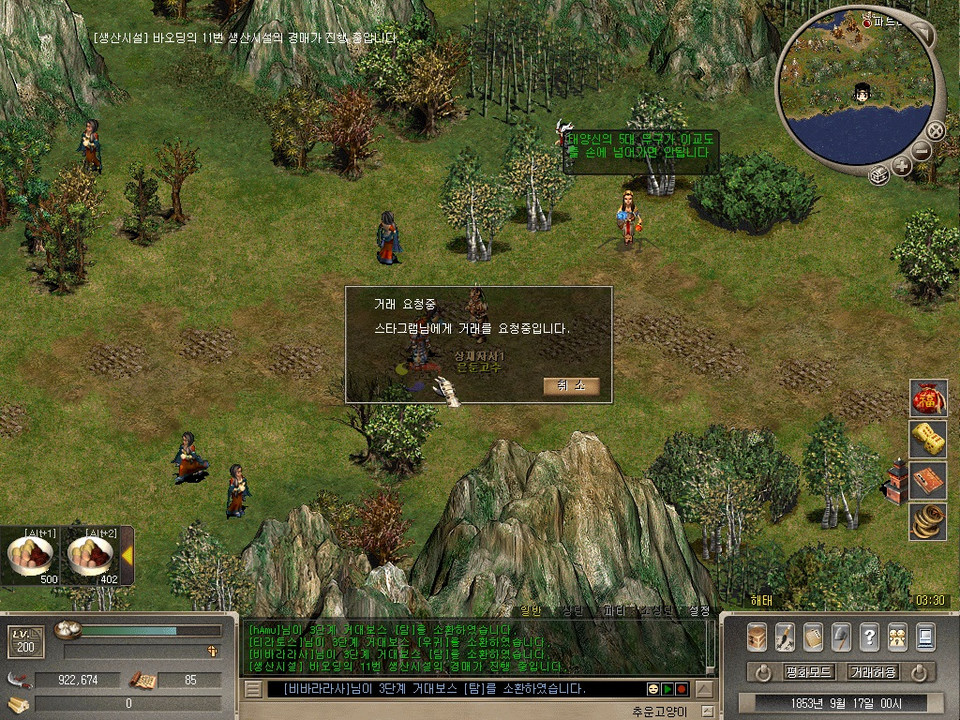Open the orange book side icon
This screenshot has width=960, height=720.
click(x=929, y=480)
